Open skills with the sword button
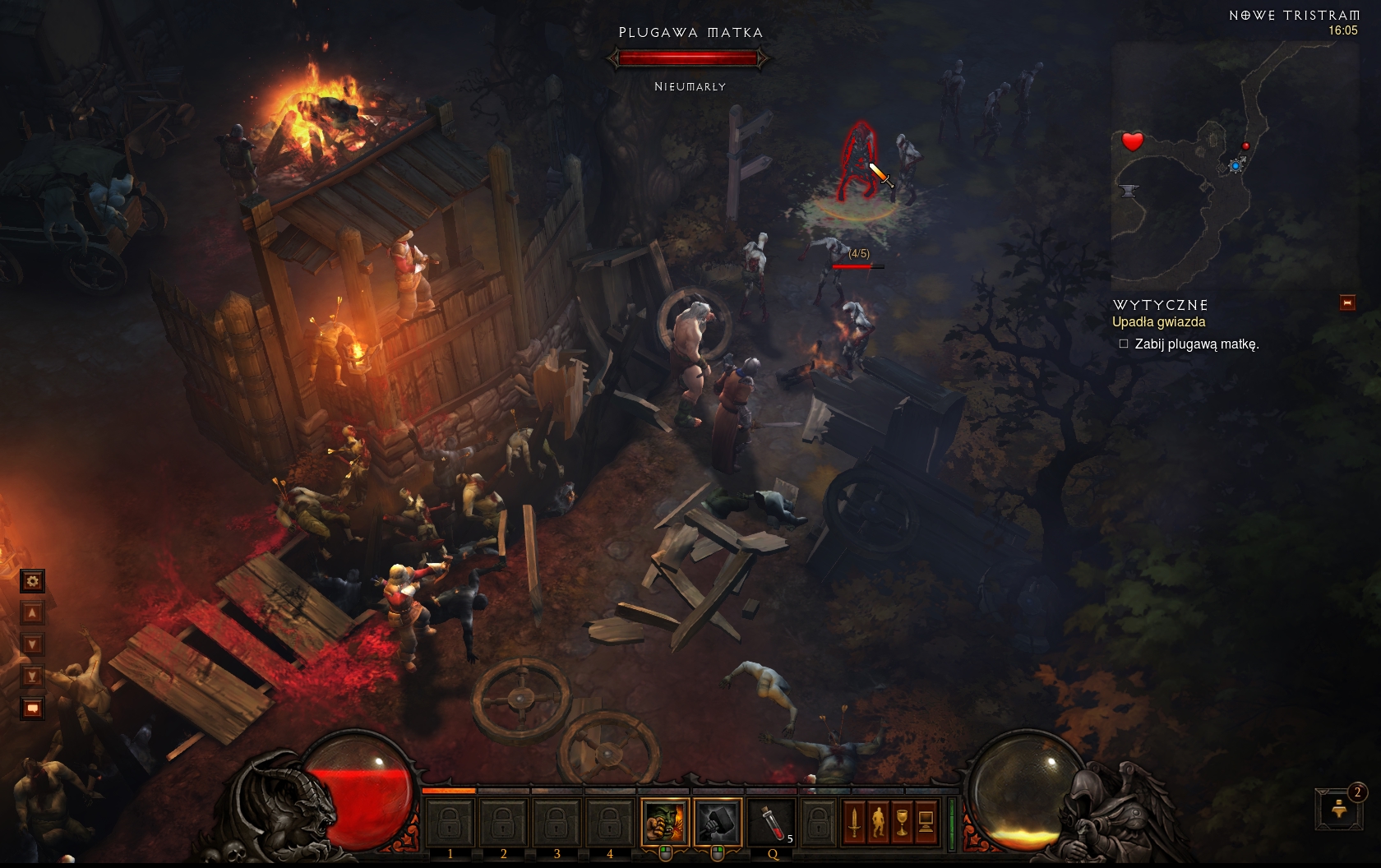This screenshot has width=1381, height=868. point(854,821)
